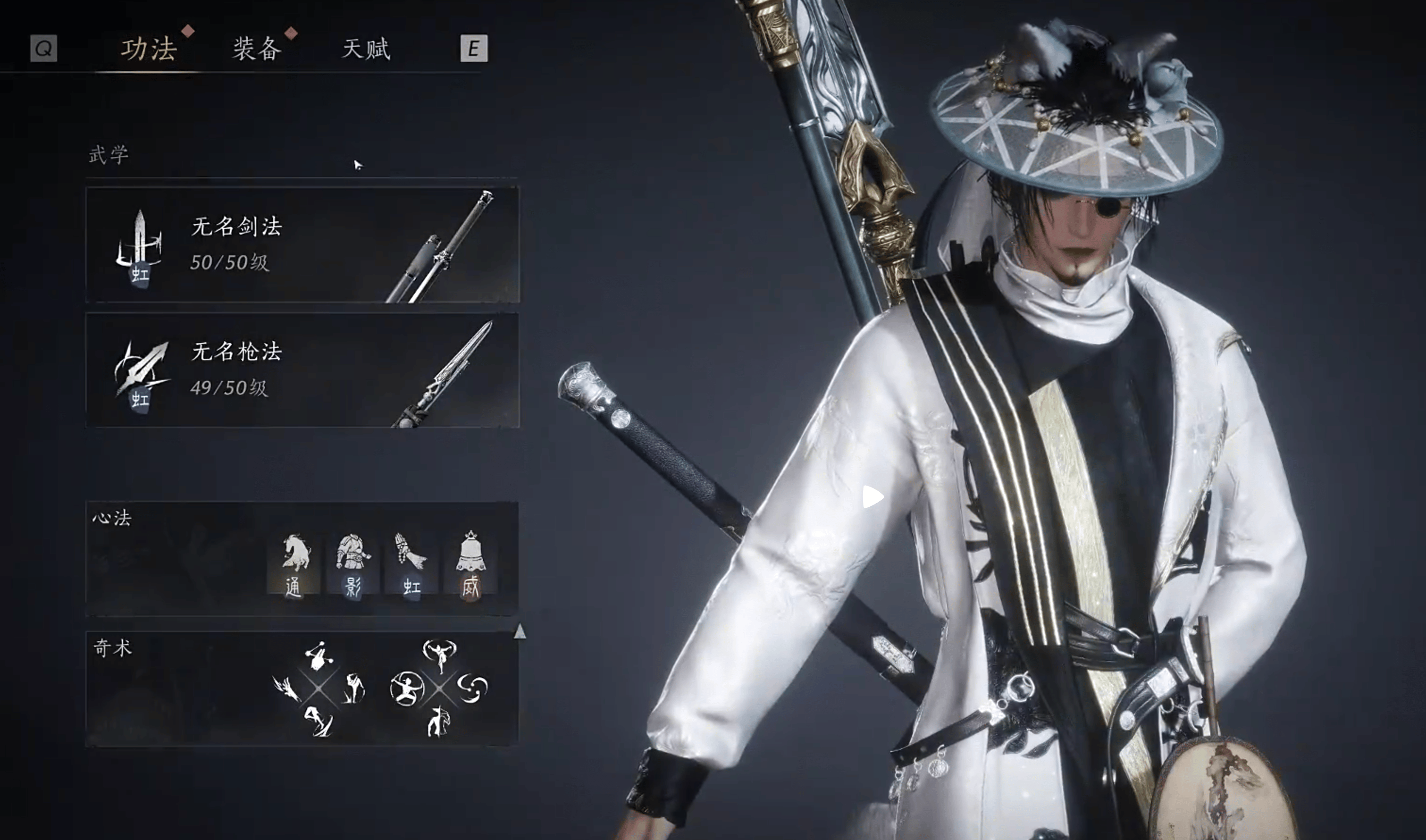
Task: Play the video with the overlay button
Action: pos(872,497)
